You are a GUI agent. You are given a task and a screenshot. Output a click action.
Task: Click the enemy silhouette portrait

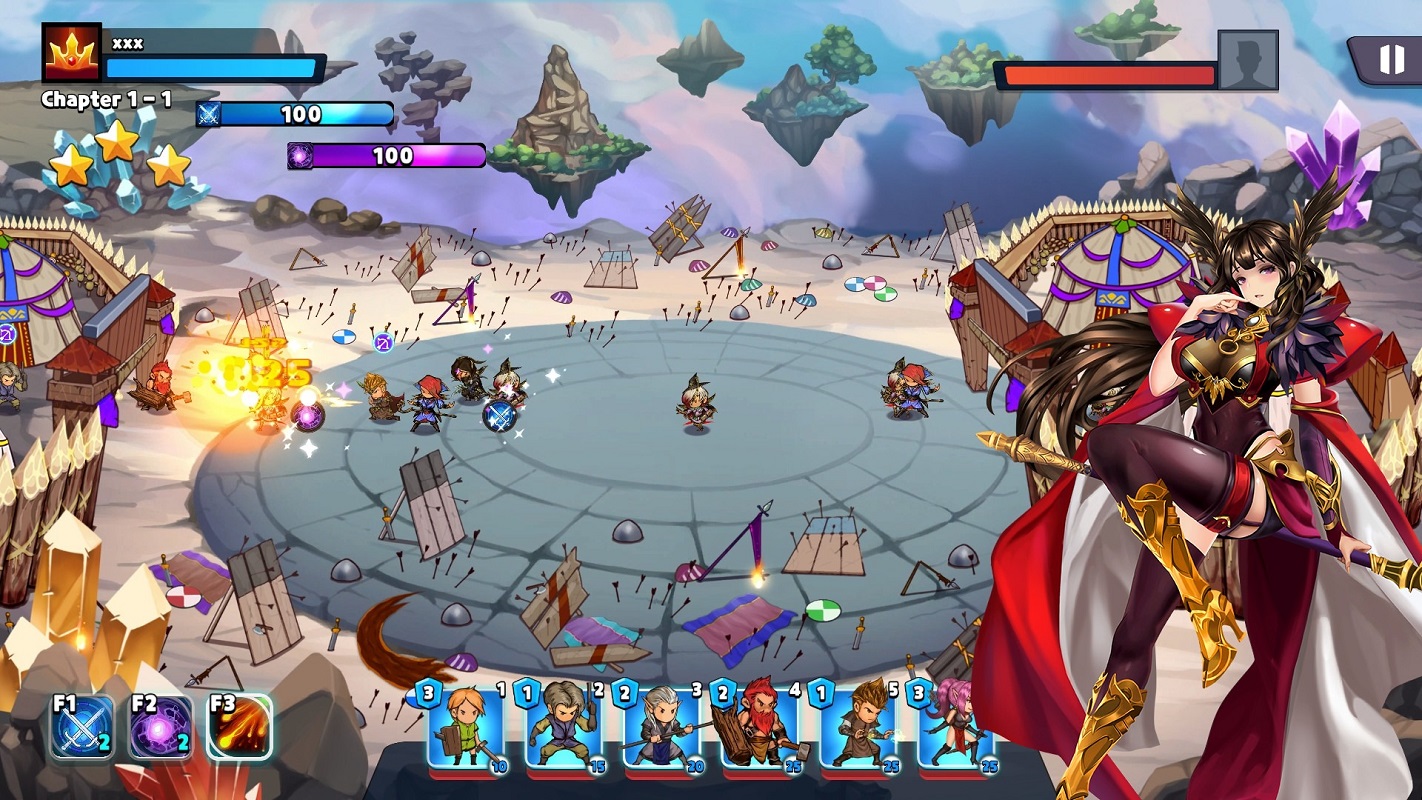click(1247, 60)
